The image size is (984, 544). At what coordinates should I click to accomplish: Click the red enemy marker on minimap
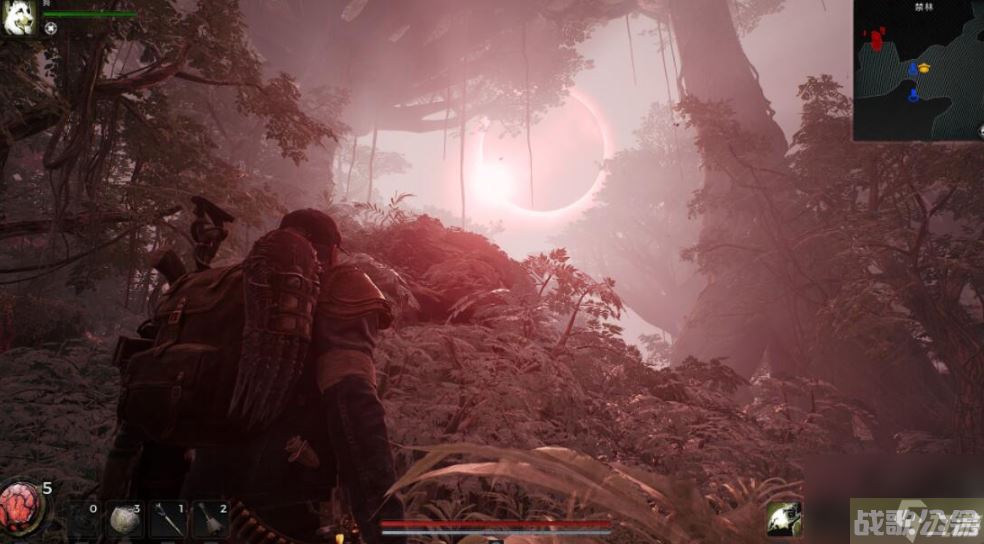tap(877, 40)
